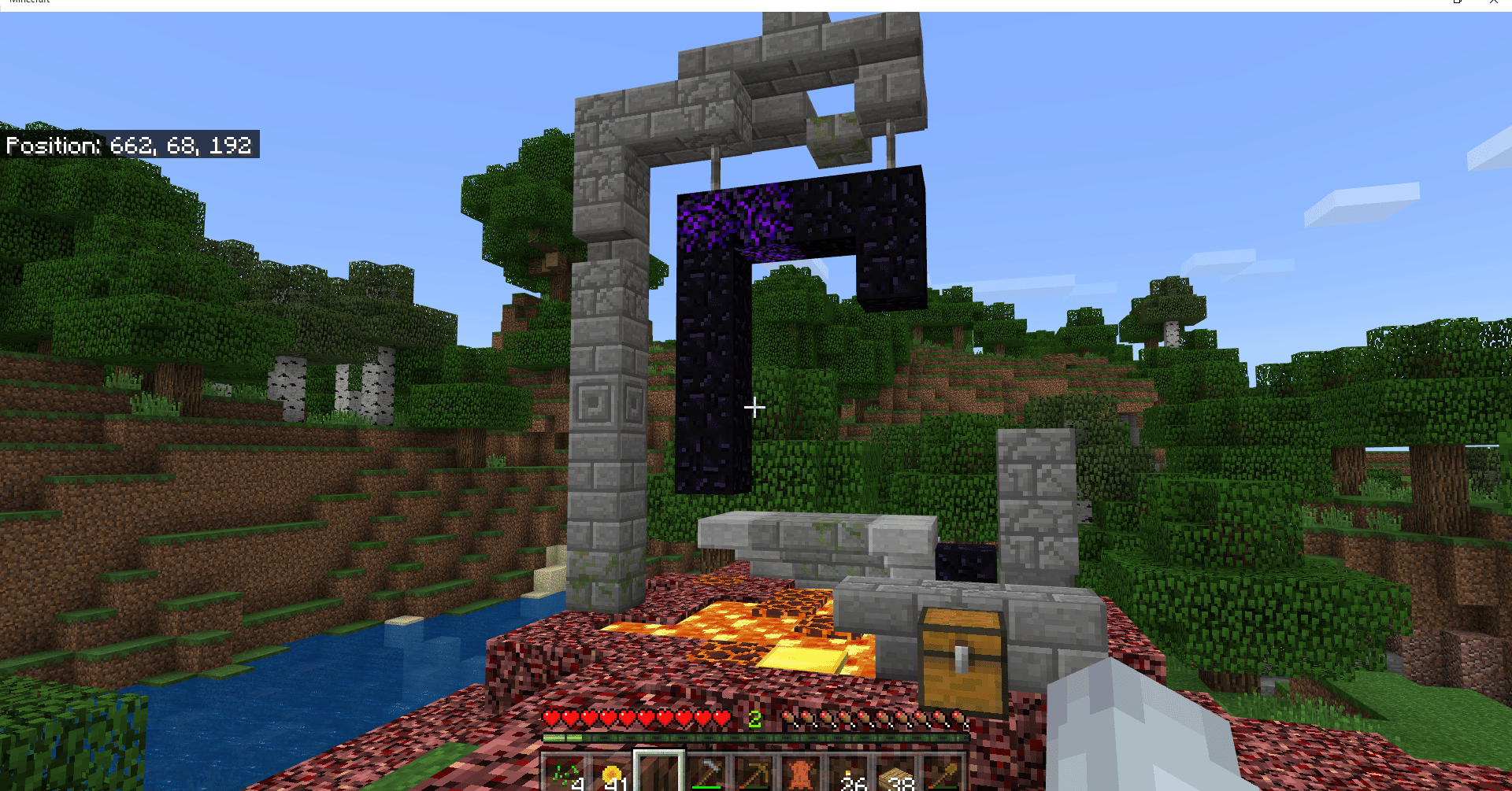
Task: Select the candle stack of 26
Action: [x=849, y=771]
